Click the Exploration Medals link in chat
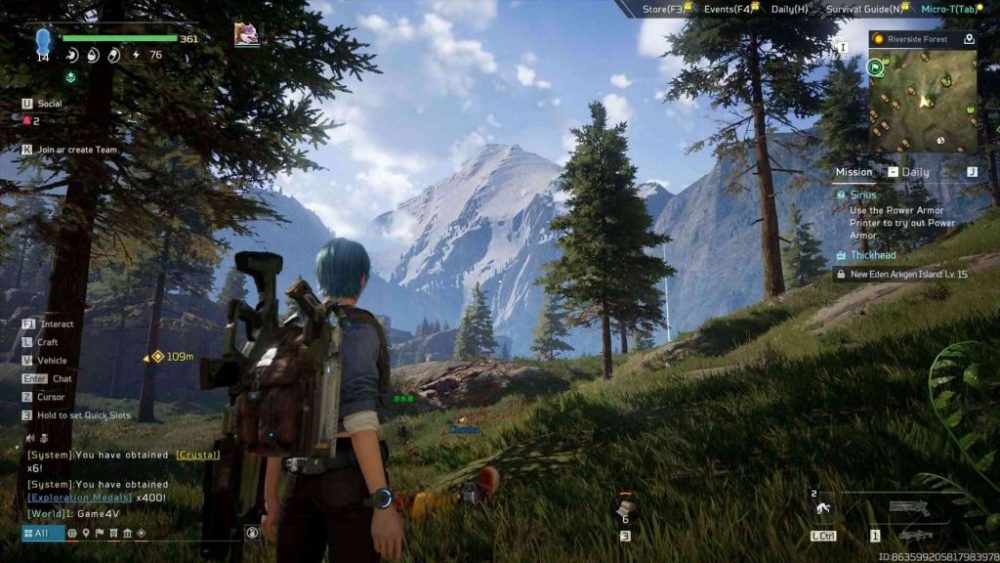 click(x=80, y=497)
